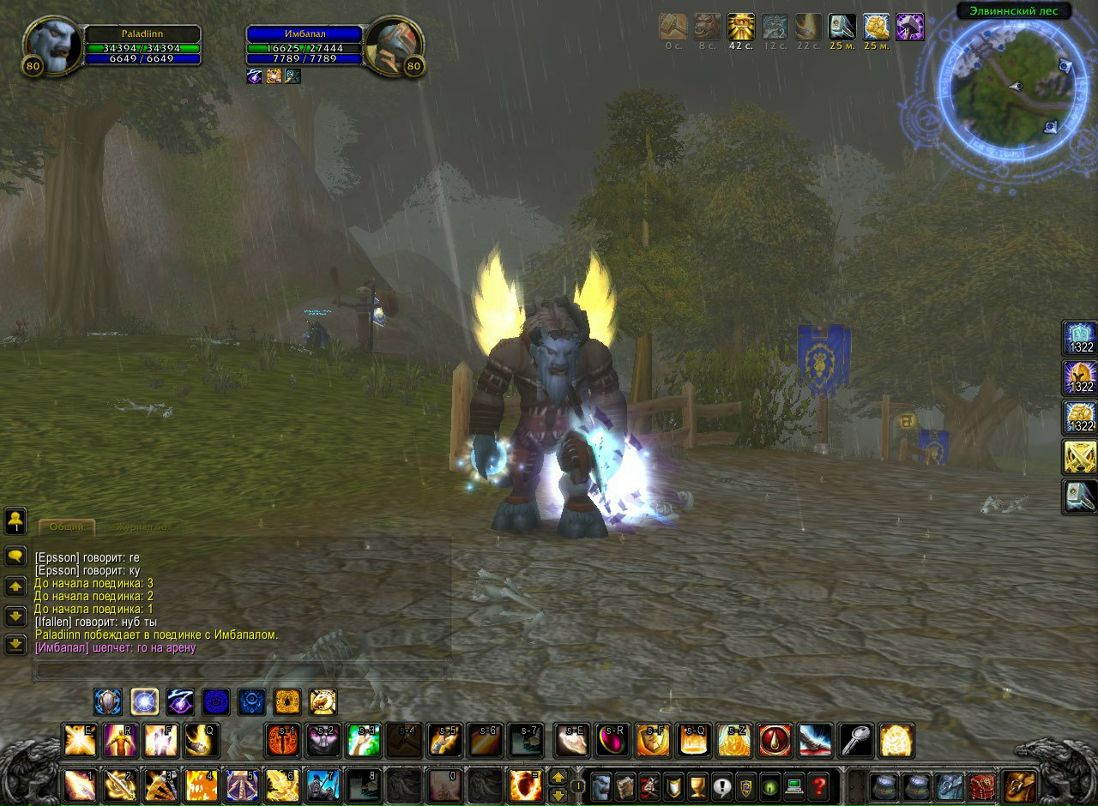Open the chat menu speech bubble button
Viewport: 1098px width, 806px height.
pyautogui.click(x=15, y=556)
